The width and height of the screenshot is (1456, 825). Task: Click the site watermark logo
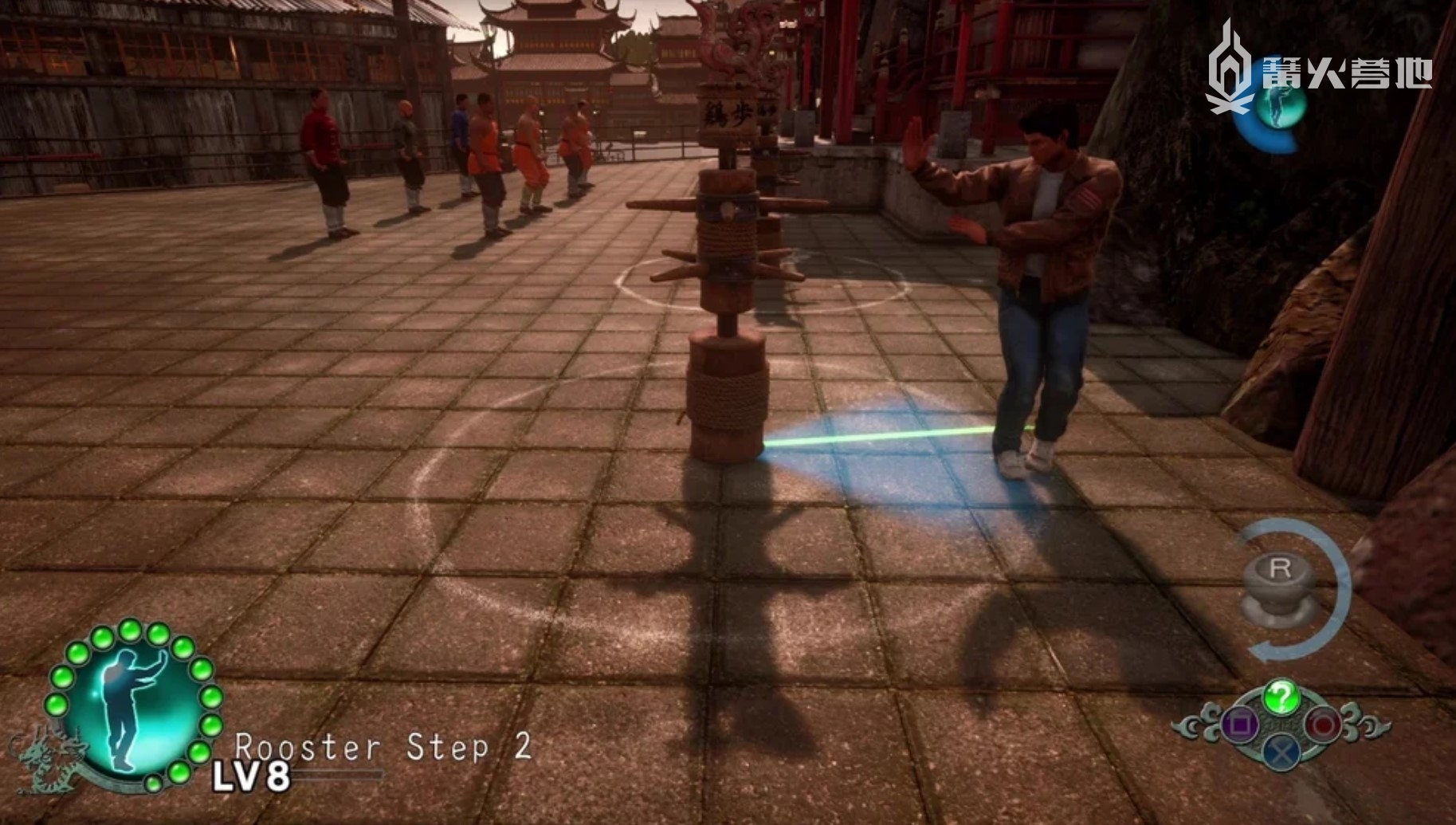pyautogui.click(x=1319, y=72)
